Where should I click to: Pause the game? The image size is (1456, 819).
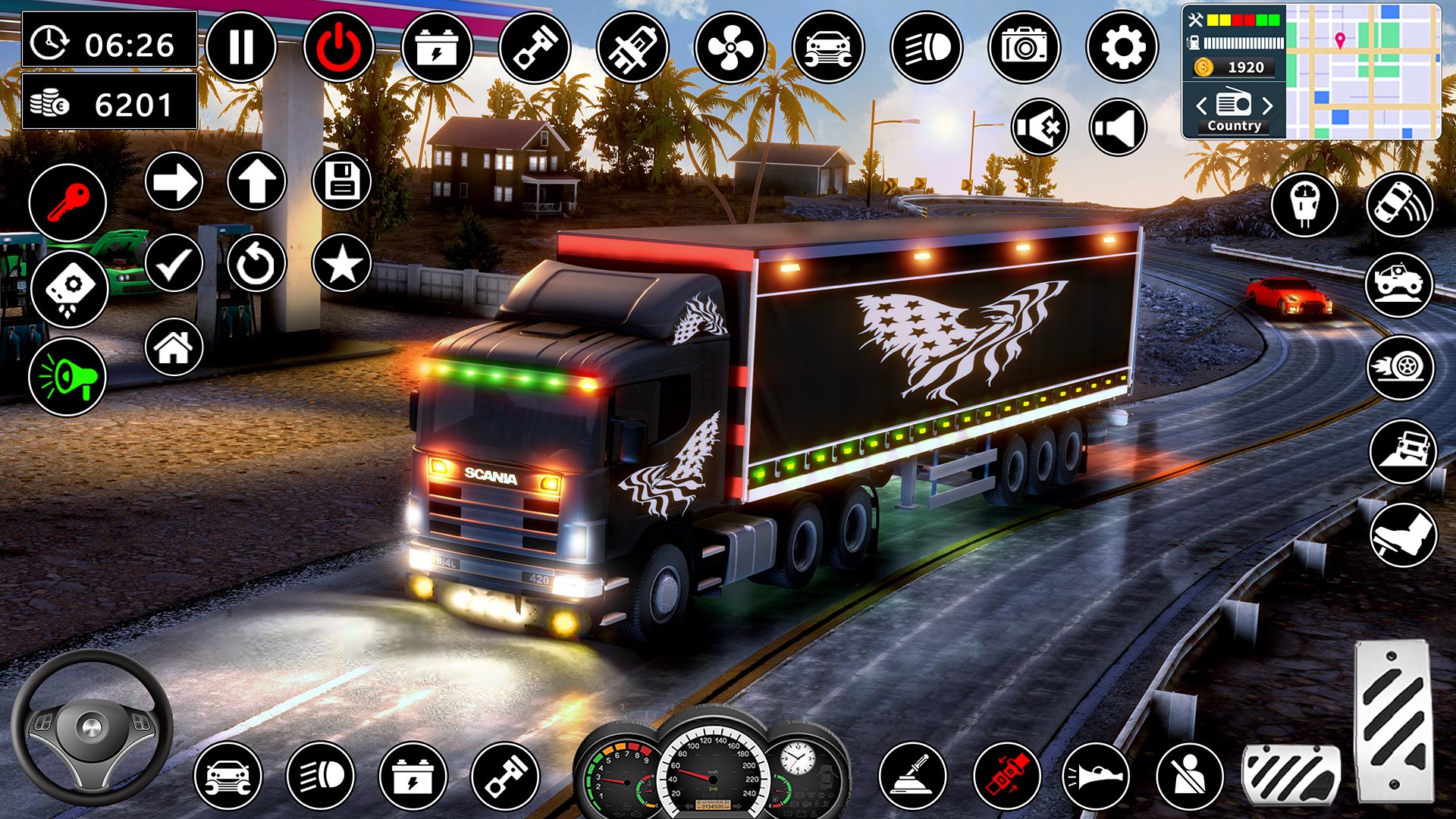[240, 47]
